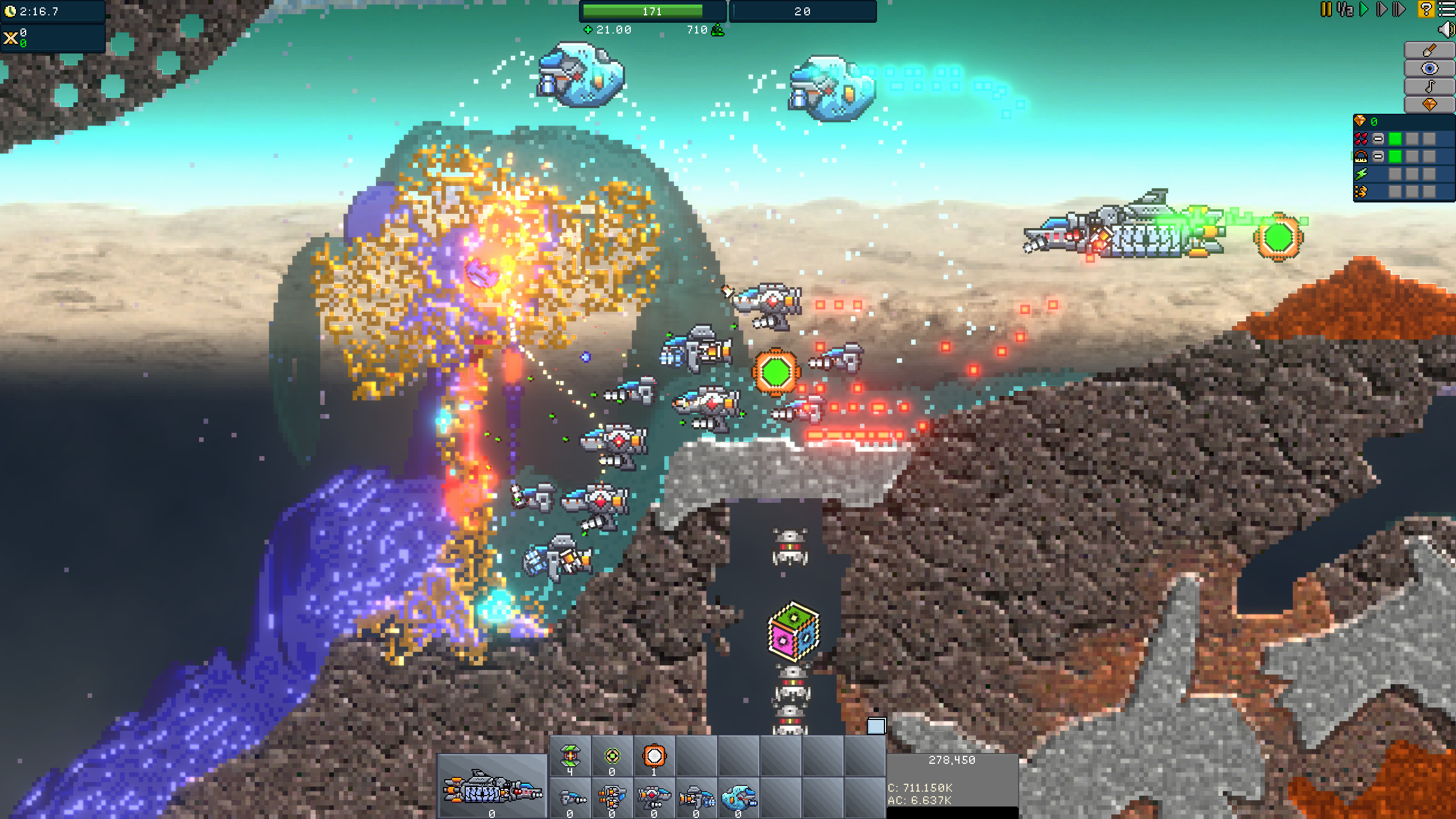Mute audio with the speaker icon
Screen dimensions: 1456x819
point(1447,29)
